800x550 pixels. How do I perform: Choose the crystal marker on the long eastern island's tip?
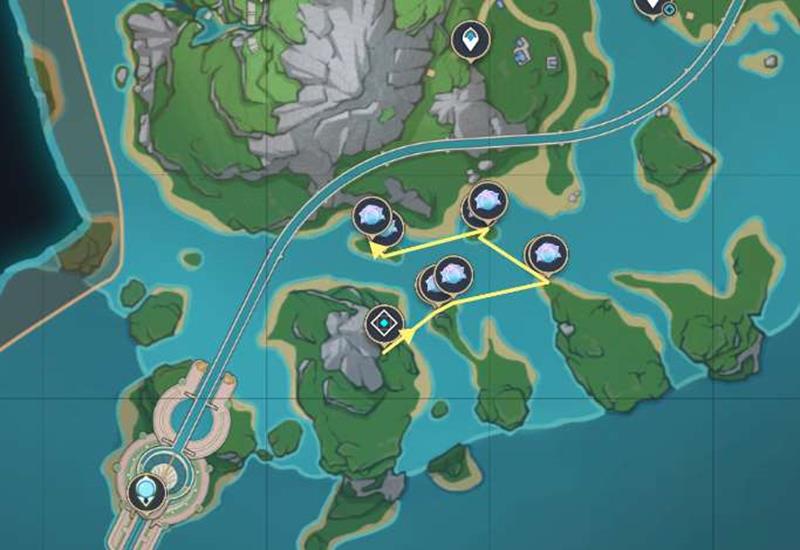(547, 253)
